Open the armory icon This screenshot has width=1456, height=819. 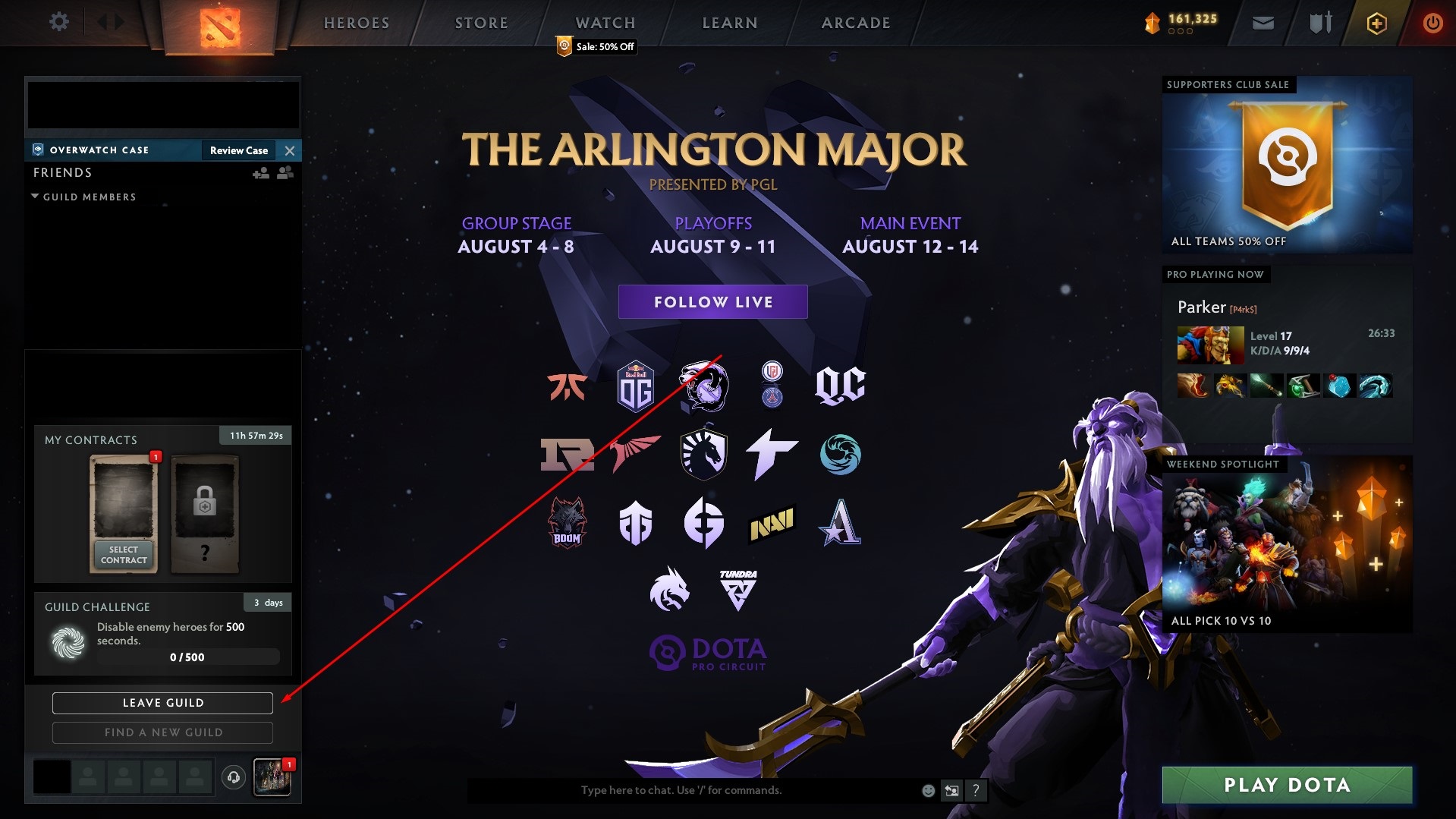point(1320,23)
